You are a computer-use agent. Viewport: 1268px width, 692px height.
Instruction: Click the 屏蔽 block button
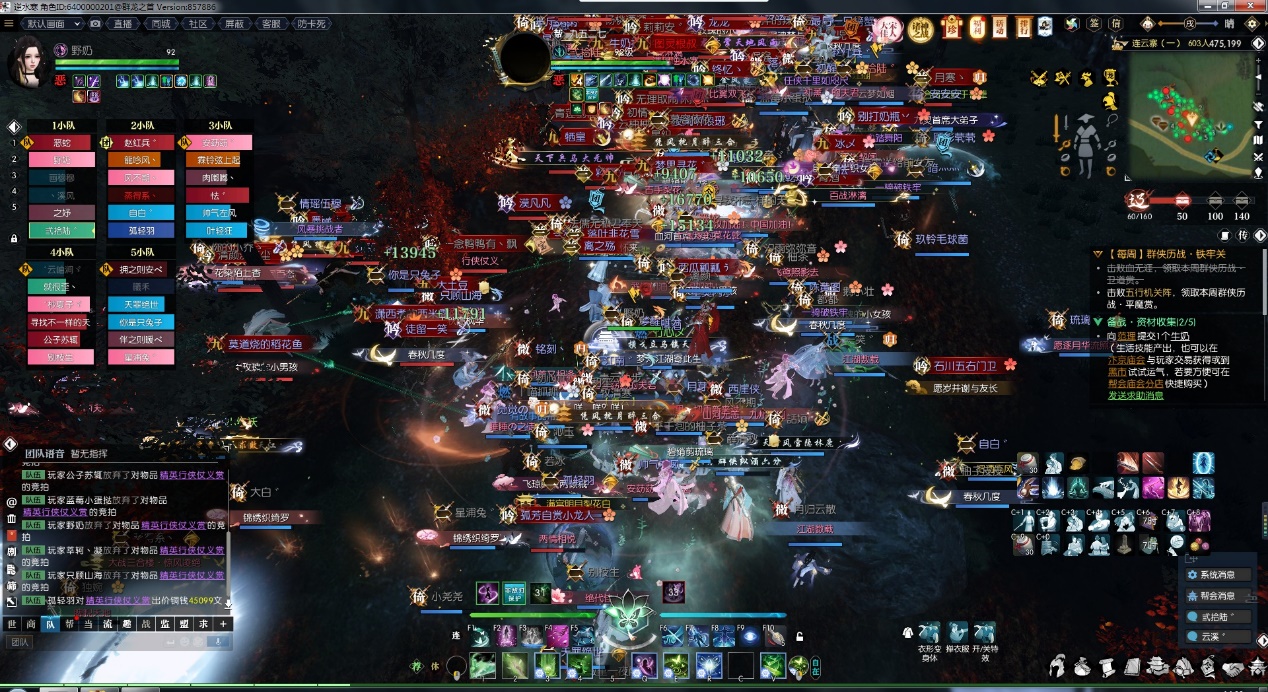(x=234, y=23)
